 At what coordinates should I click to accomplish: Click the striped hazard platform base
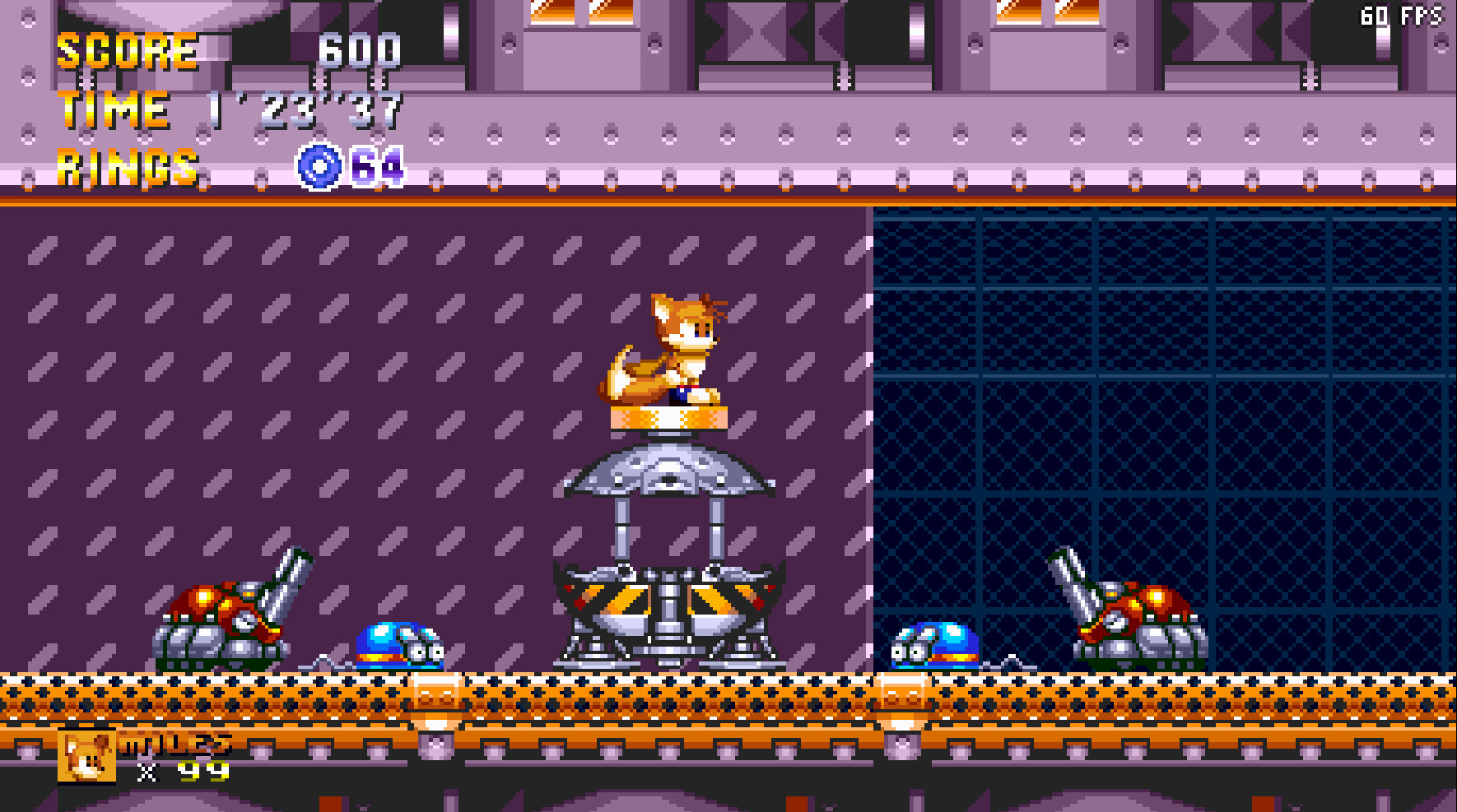pyautogui.click(x=671, y=601)
